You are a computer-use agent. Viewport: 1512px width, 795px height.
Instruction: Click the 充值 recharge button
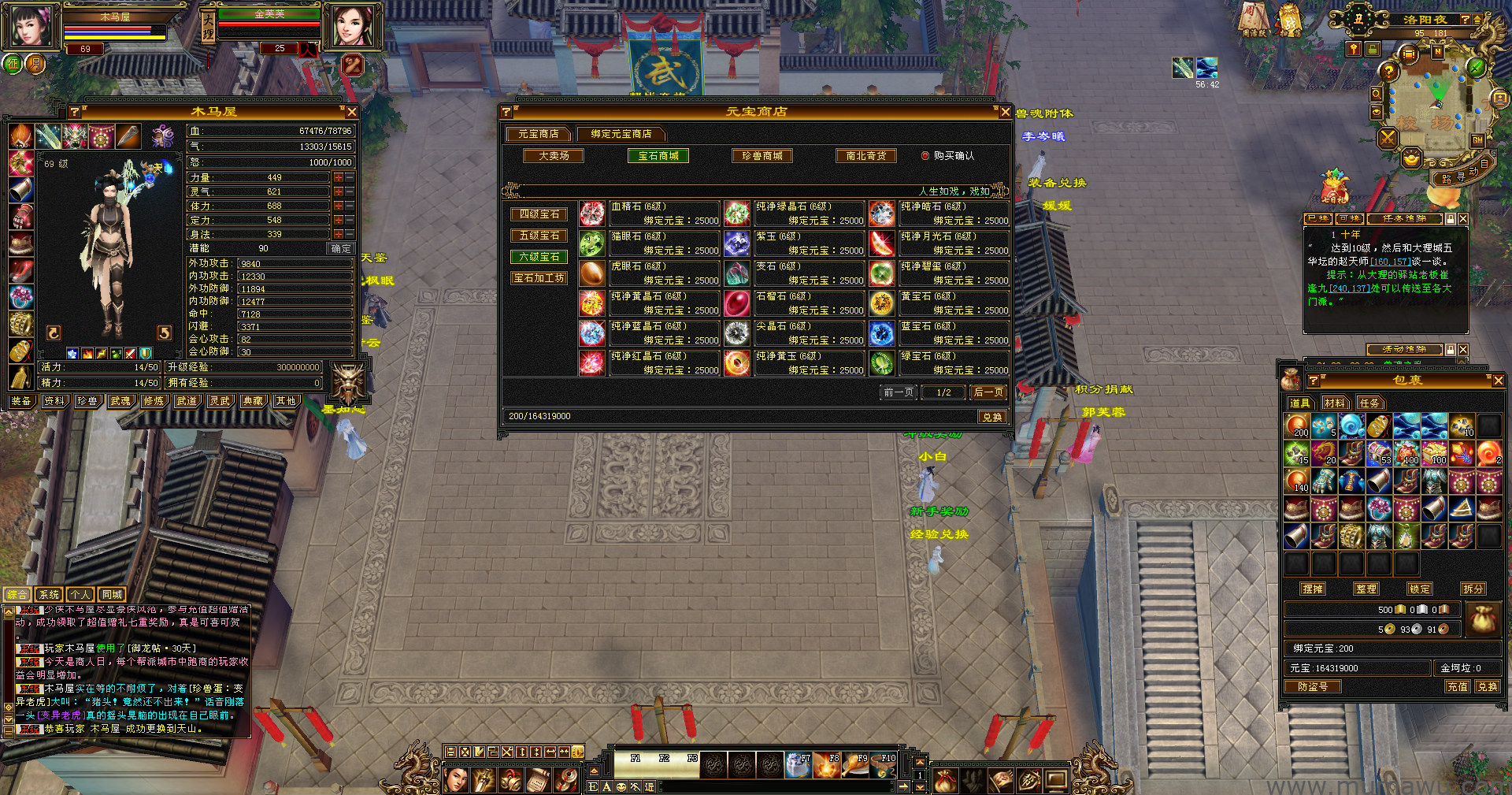1457,687
